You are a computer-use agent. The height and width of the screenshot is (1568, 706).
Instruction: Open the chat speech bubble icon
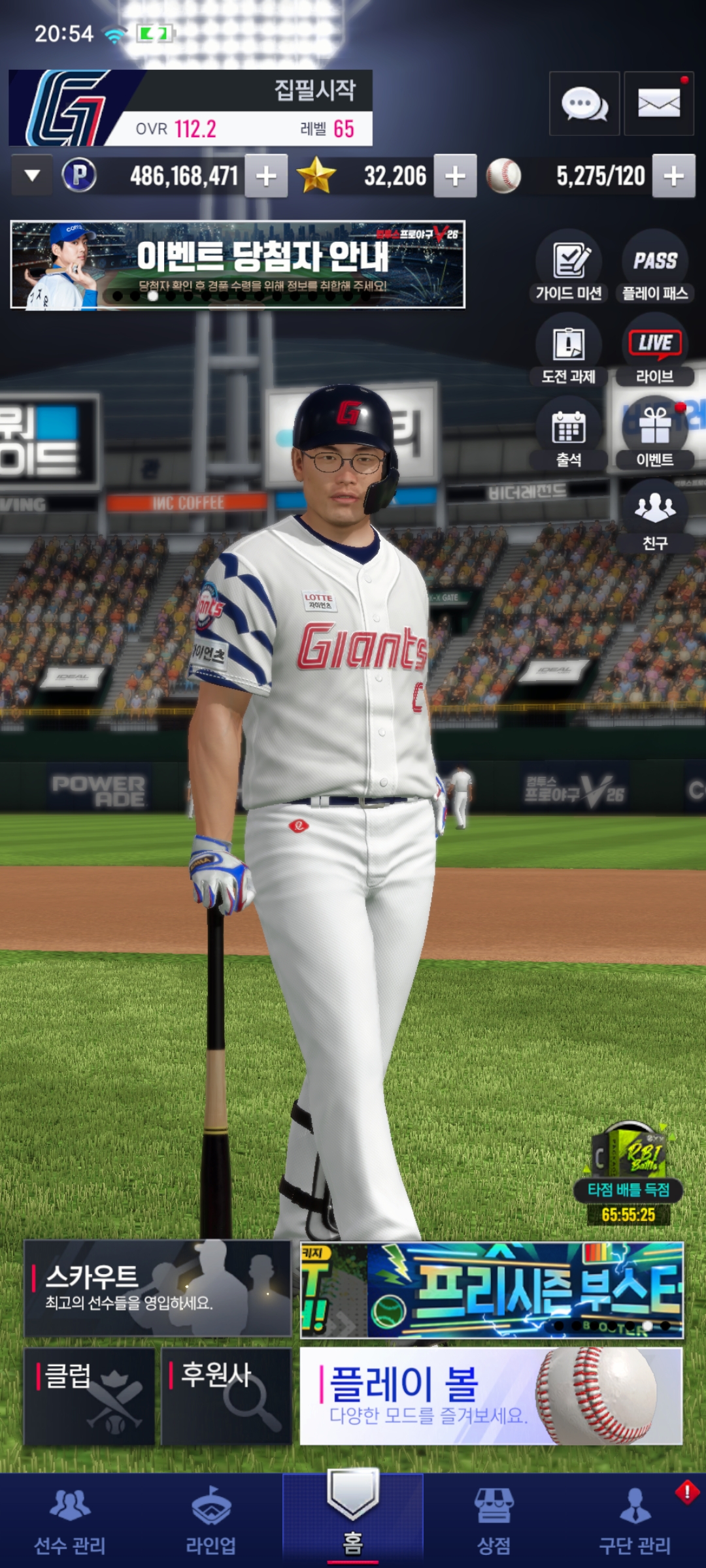pyautogui.click(x=584, y=104)
